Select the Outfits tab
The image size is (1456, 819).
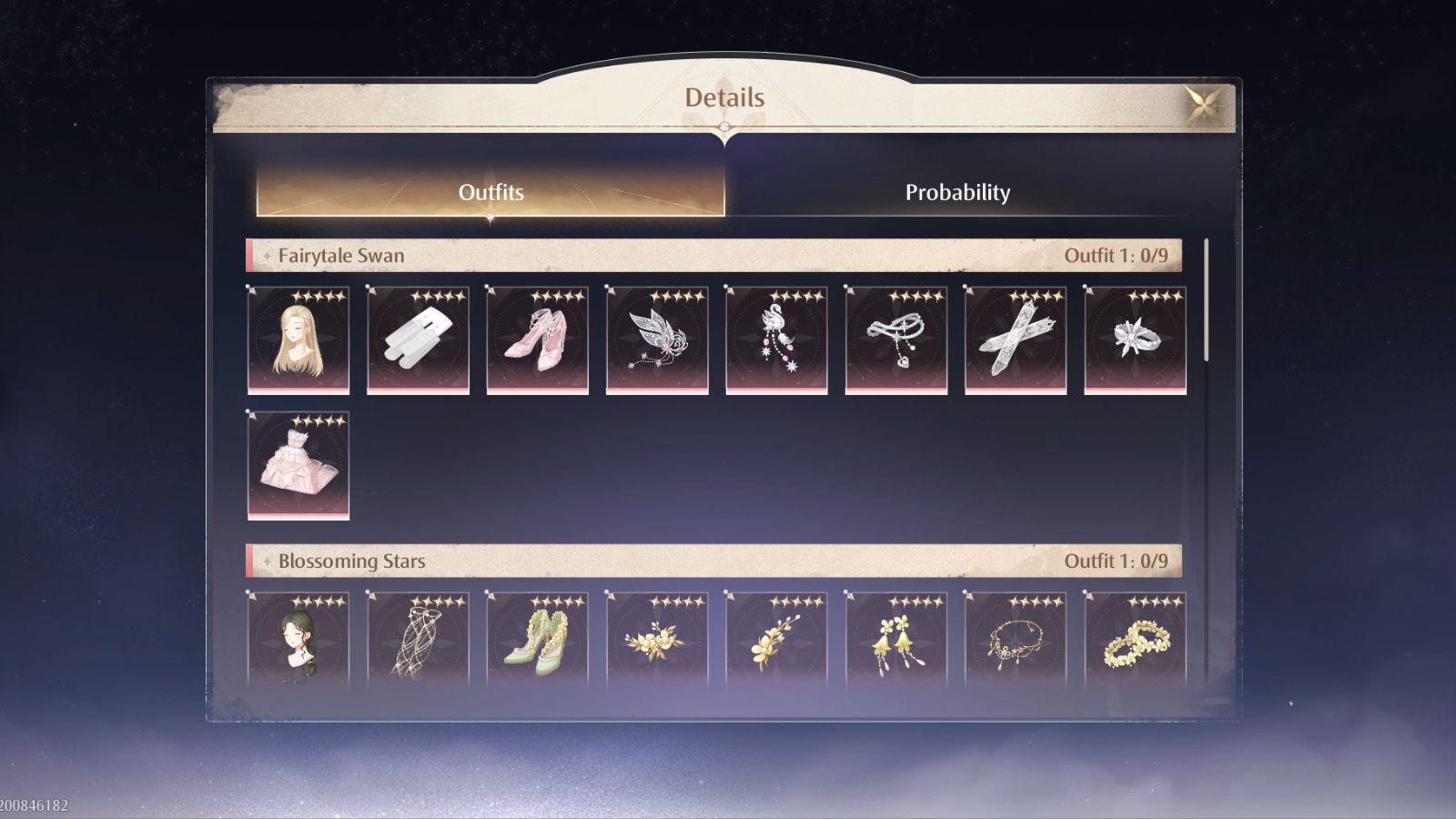pos(491,192)
